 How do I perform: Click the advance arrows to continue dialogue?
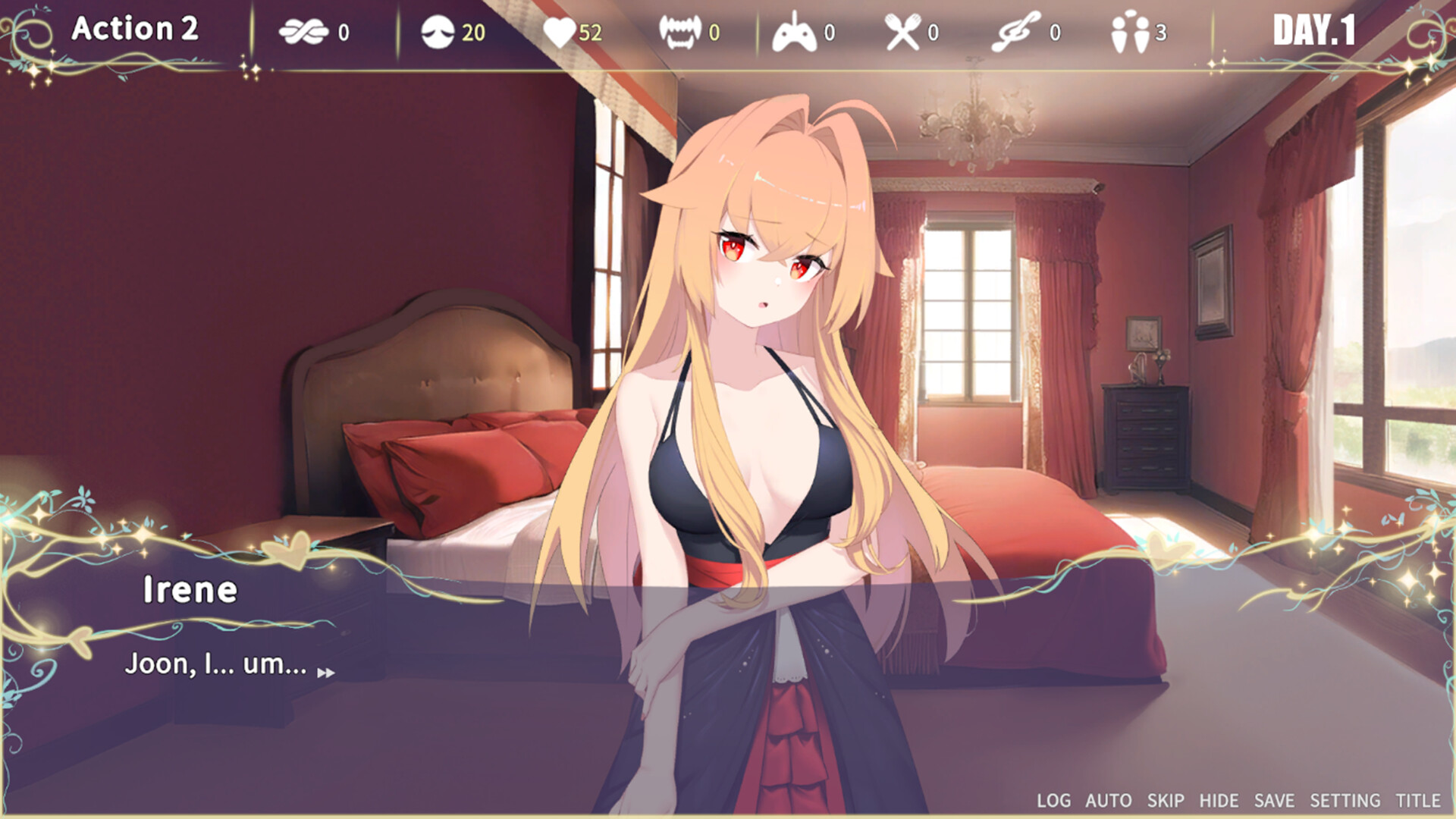pyautogui.click(x=328, y=673)
